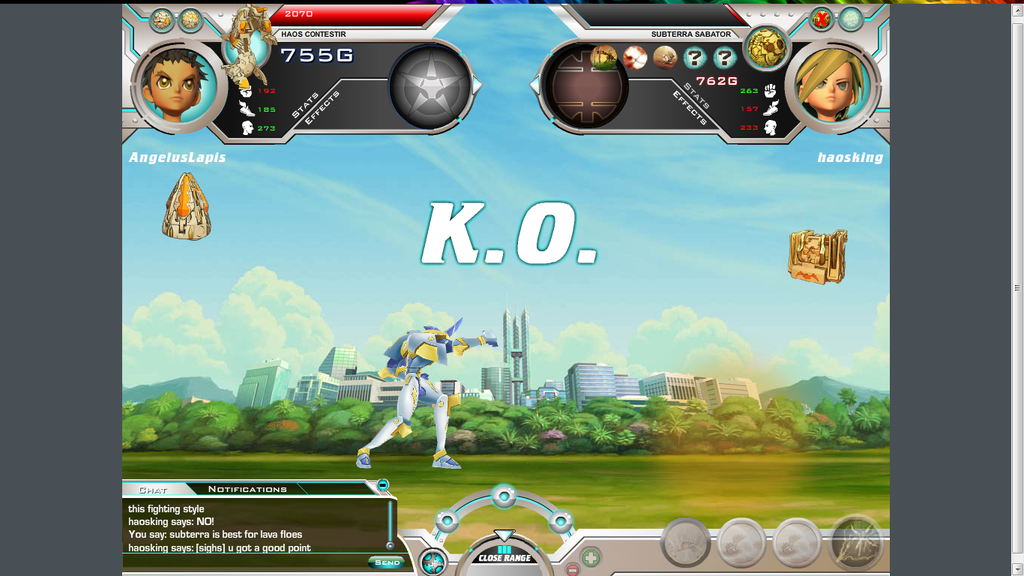The height and width of the screenshot is (576, 1024).
Task: Click the Haos Contestir figure icon
Action: (247, 45)
